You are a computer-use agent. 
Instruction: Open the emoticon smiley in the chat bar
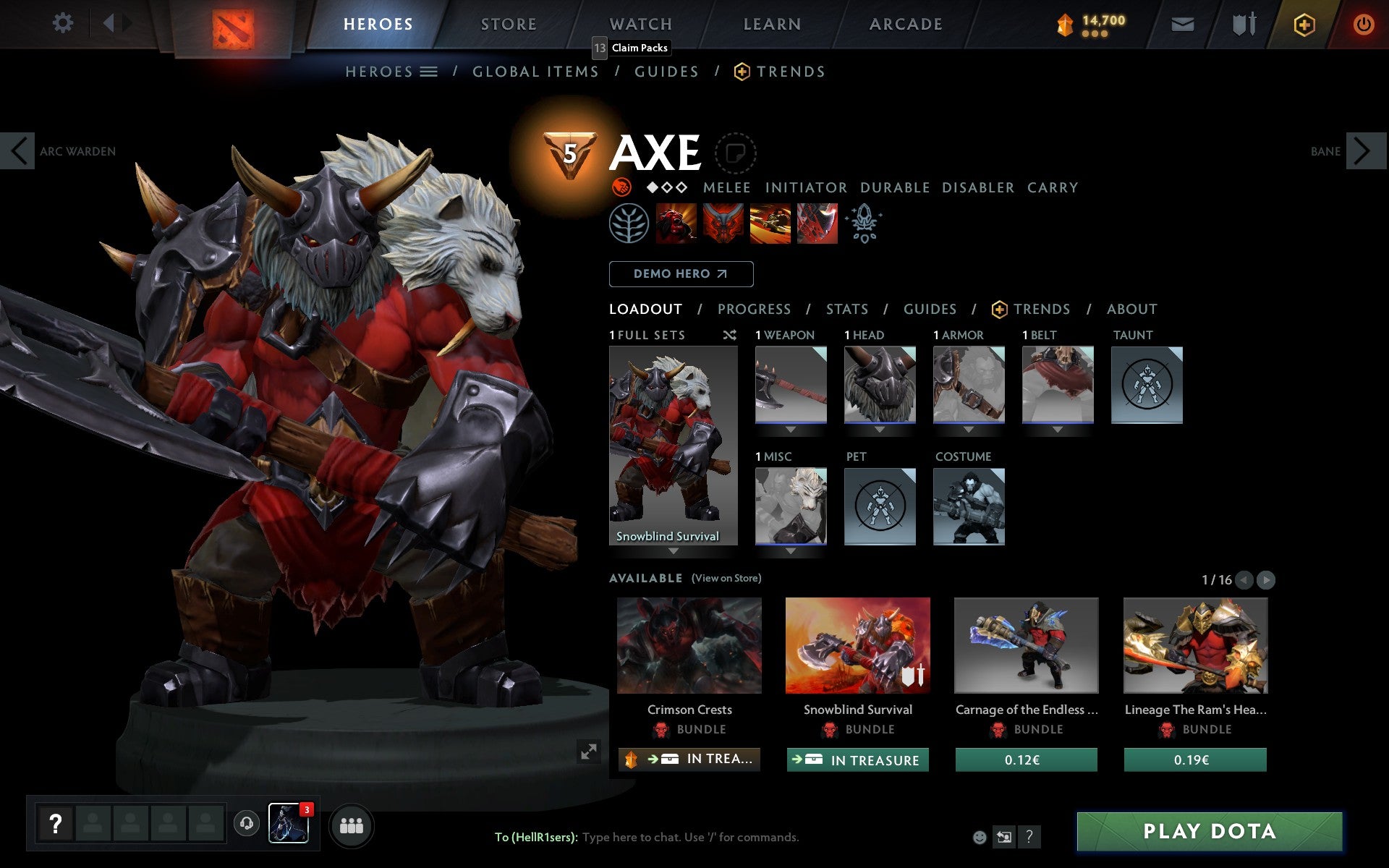pyautogui.click(x=980, y=837)
